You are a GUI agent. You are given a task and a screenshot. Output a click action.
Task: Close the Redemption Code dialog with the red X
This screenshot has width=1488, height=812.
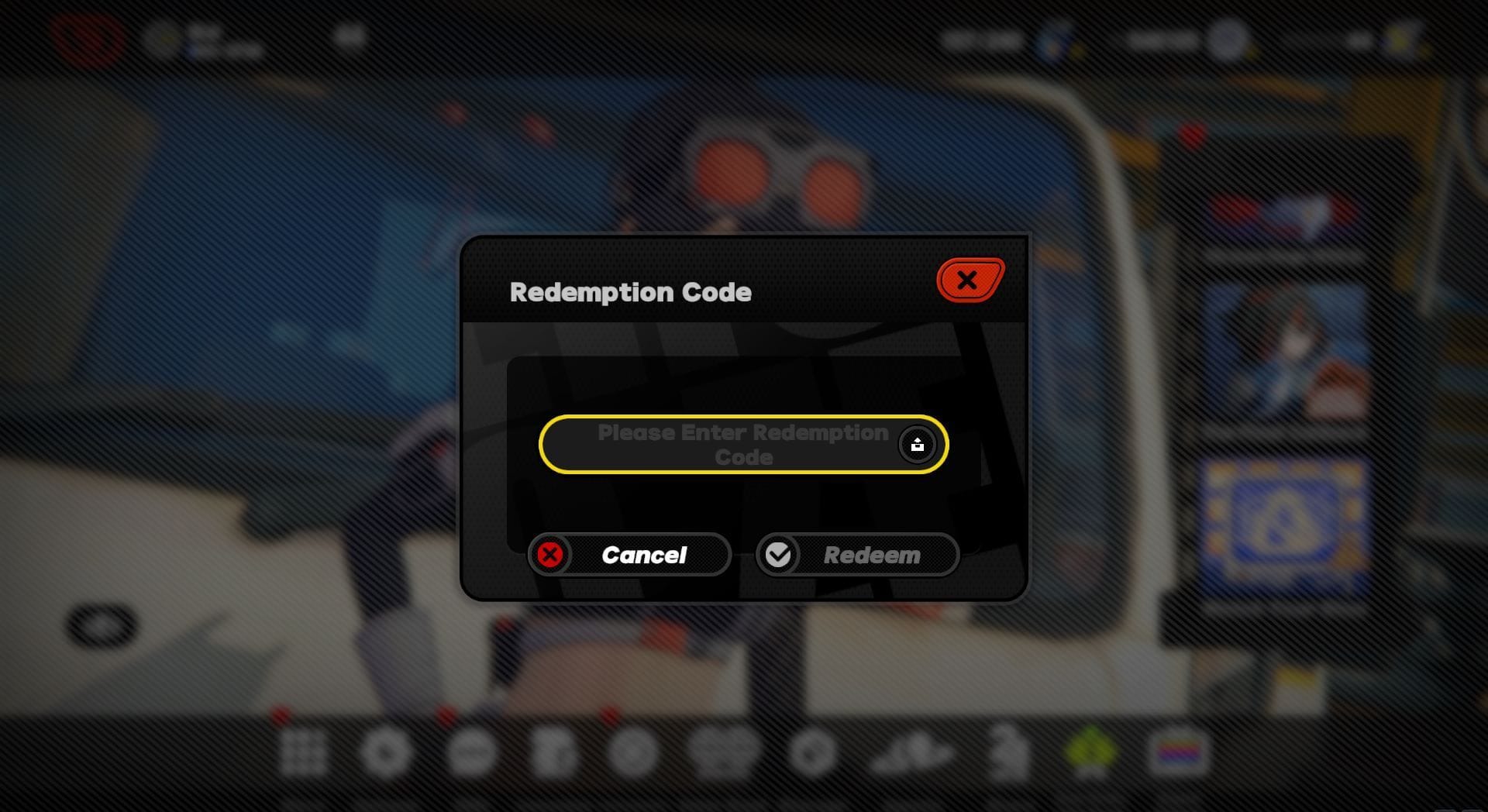(968, 280)
